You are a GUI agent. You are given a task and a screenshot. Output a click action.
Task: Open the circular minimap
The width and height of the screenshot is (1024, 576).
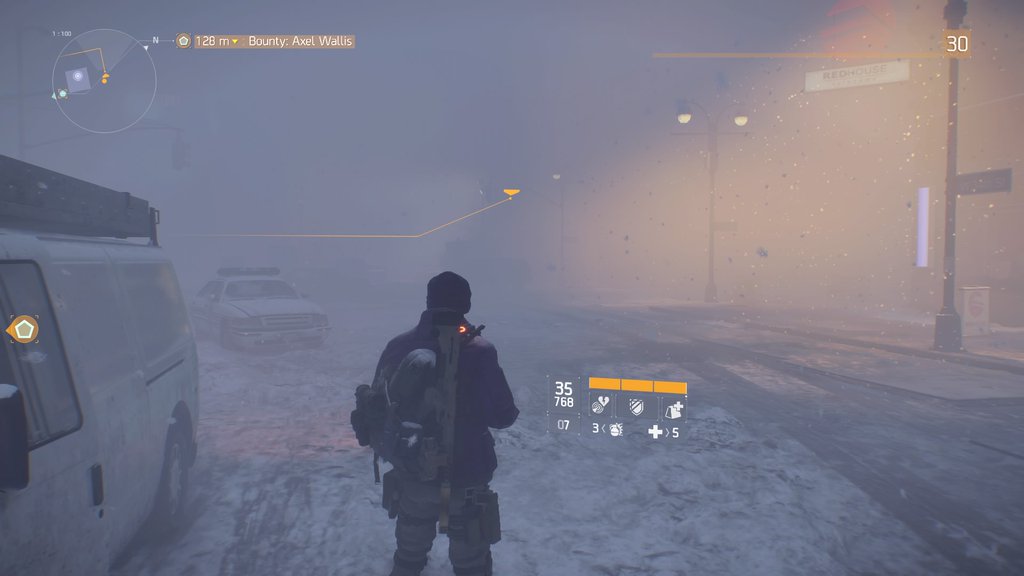(104, 80)
